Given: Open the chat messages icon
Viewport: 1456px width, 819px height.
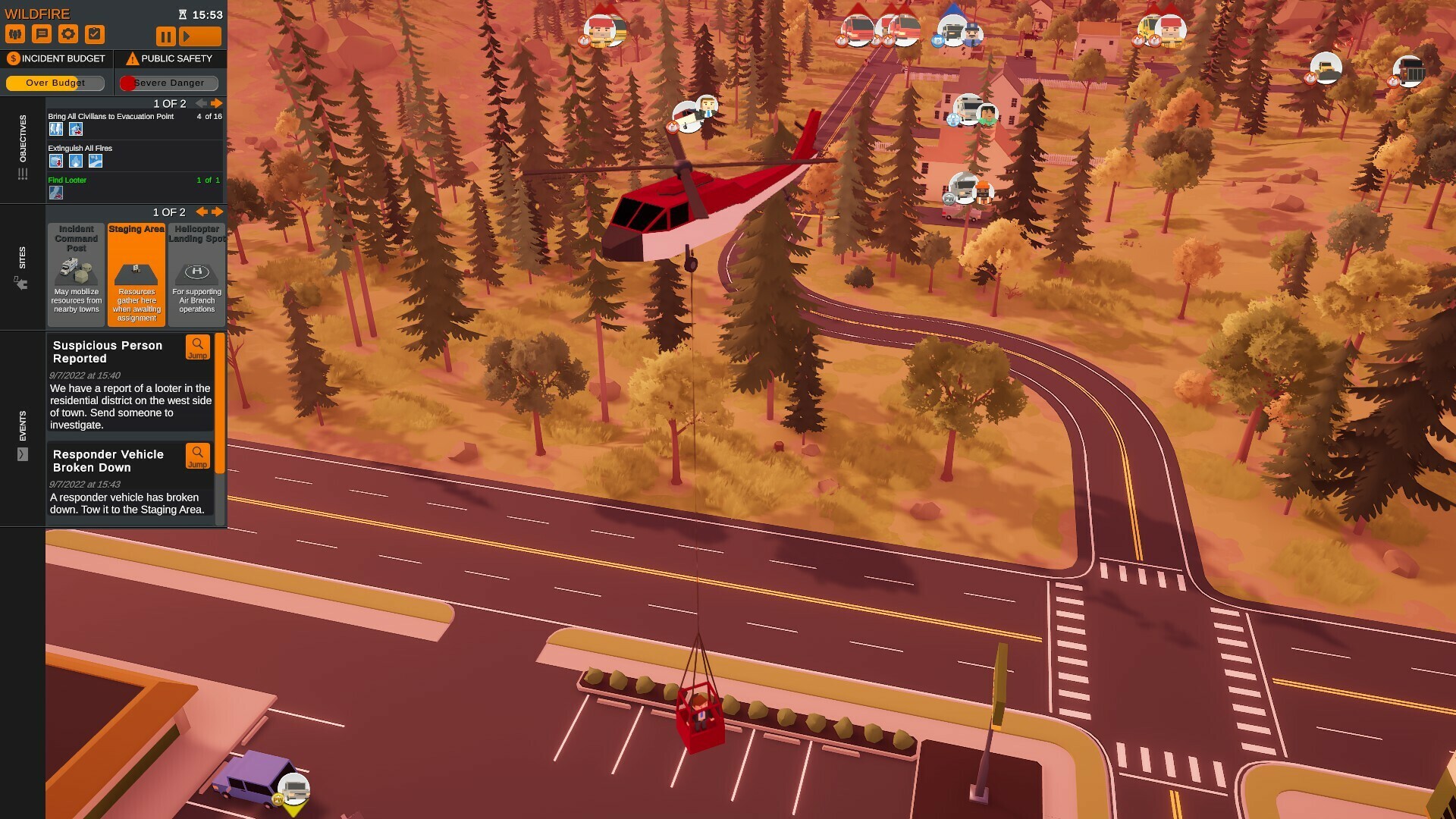Looking at the screenshot, I should 42,33.
